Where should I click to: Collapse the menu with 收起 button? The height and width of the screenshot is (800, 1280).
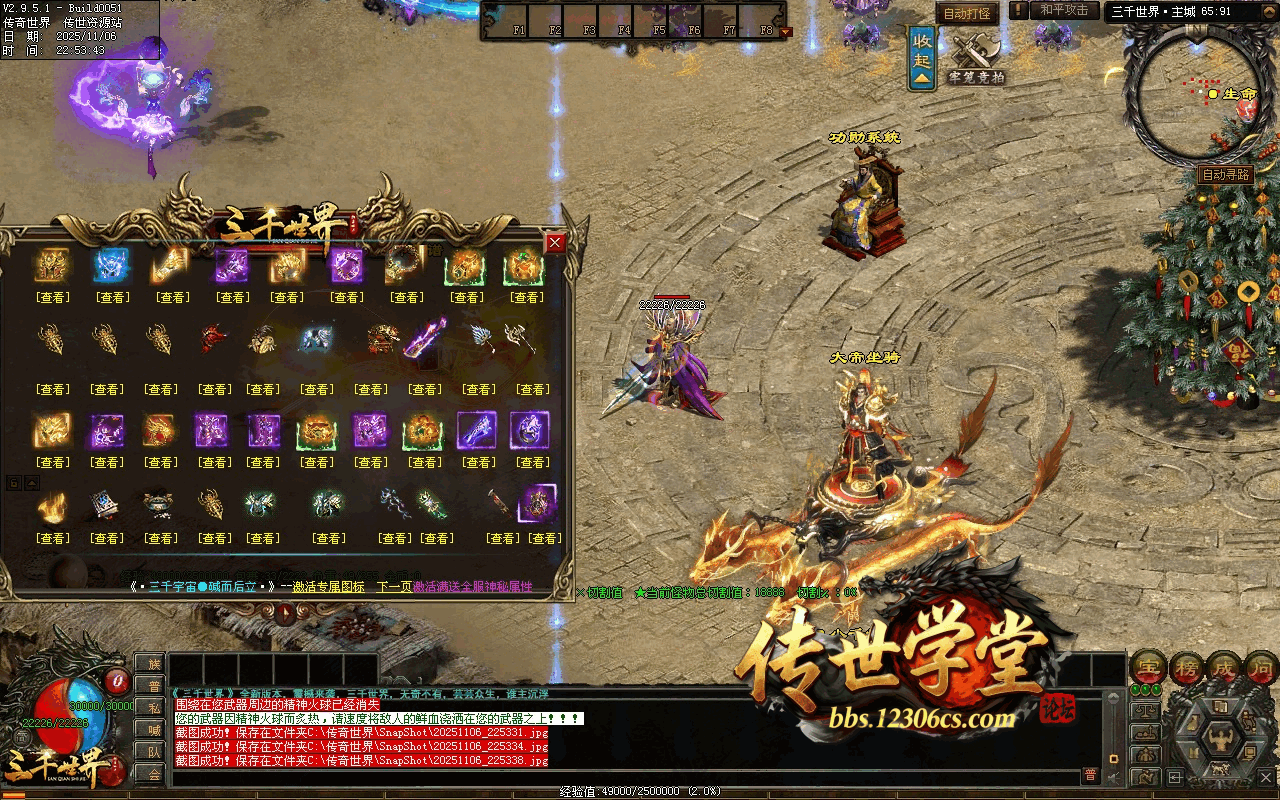click(x=922, y=59)
